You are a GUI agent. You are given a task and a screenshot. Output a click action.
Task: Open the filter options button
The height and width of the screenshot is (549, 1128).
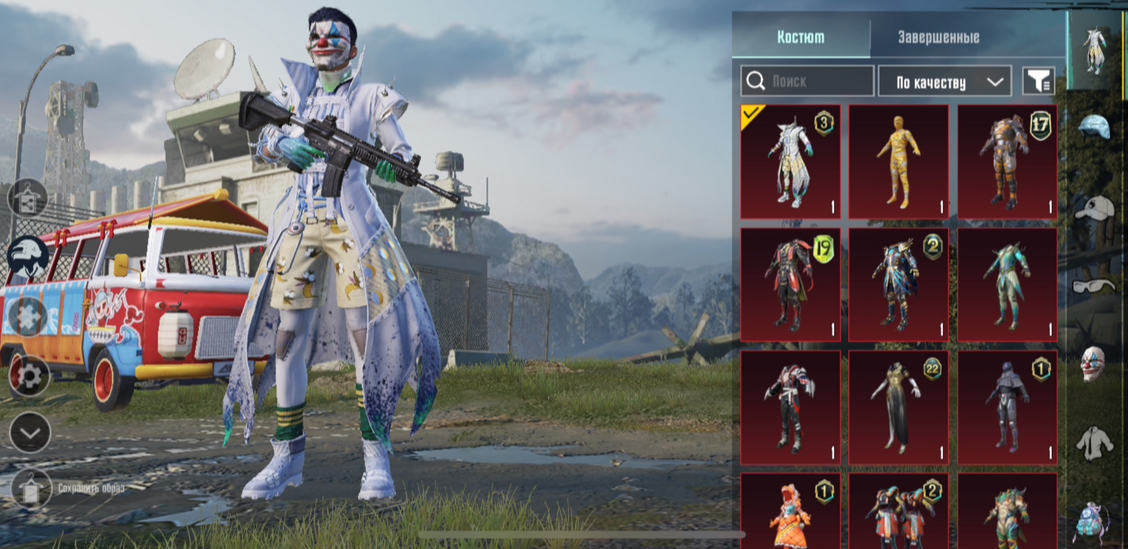click(x=1038, y=81)
